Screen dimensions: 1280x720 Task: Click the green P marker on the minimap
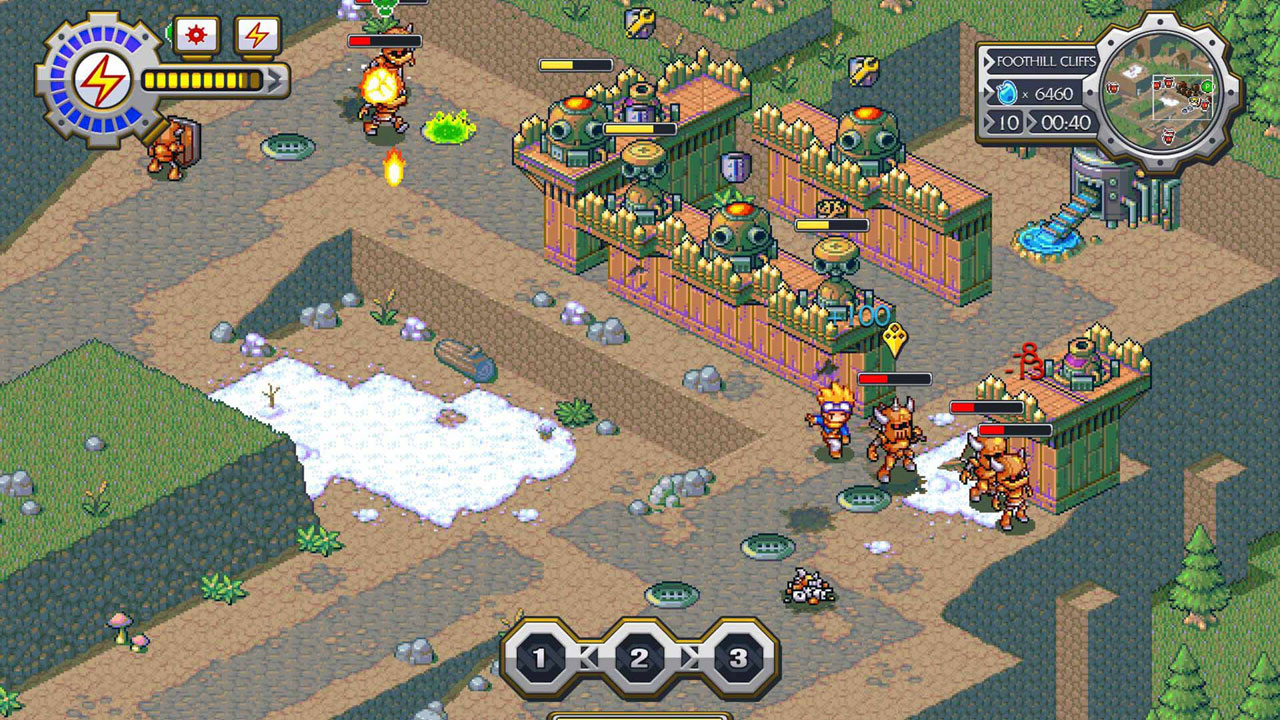[1206, 86]
